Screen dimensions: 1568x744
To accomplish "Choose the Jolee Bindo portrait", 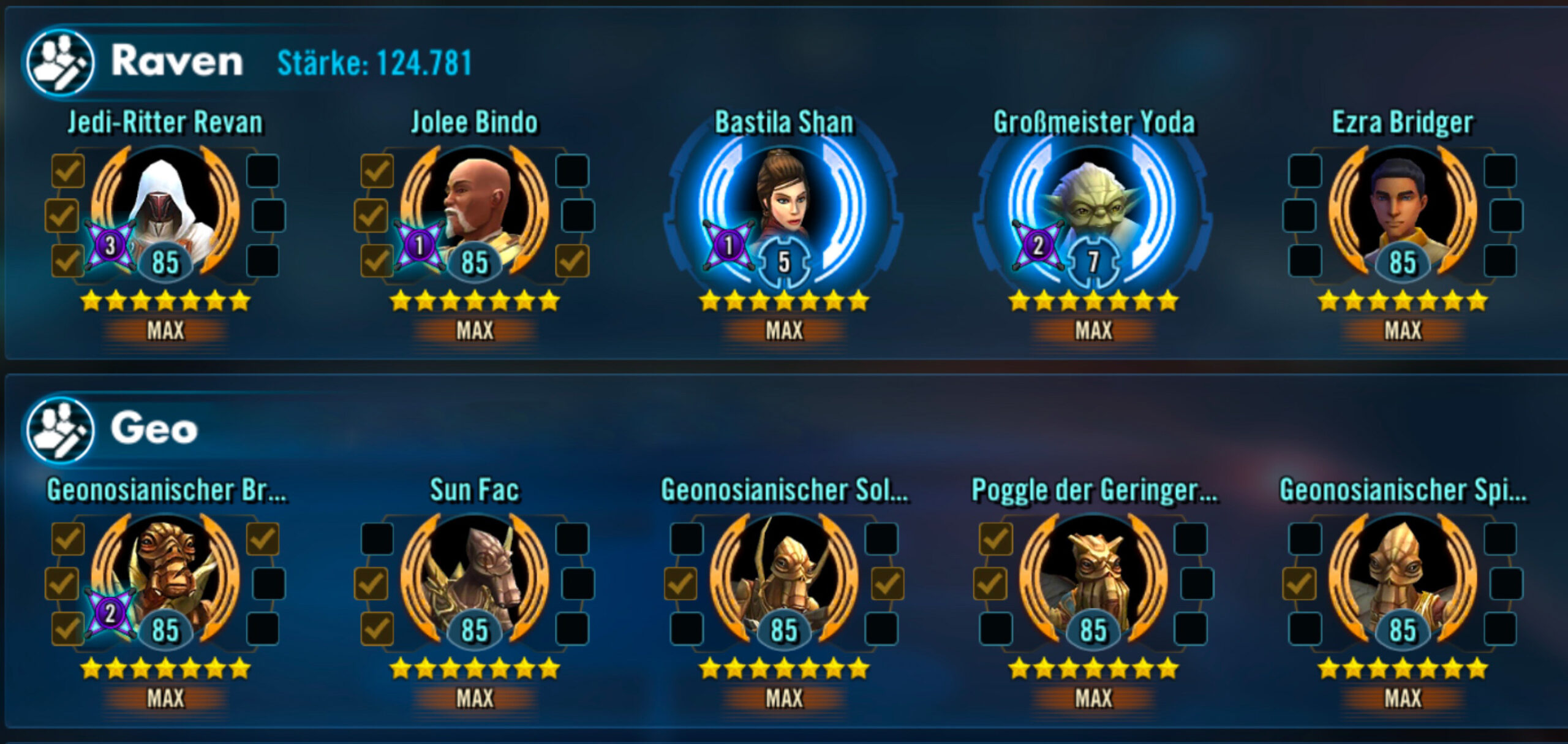I will click(475, 208).
